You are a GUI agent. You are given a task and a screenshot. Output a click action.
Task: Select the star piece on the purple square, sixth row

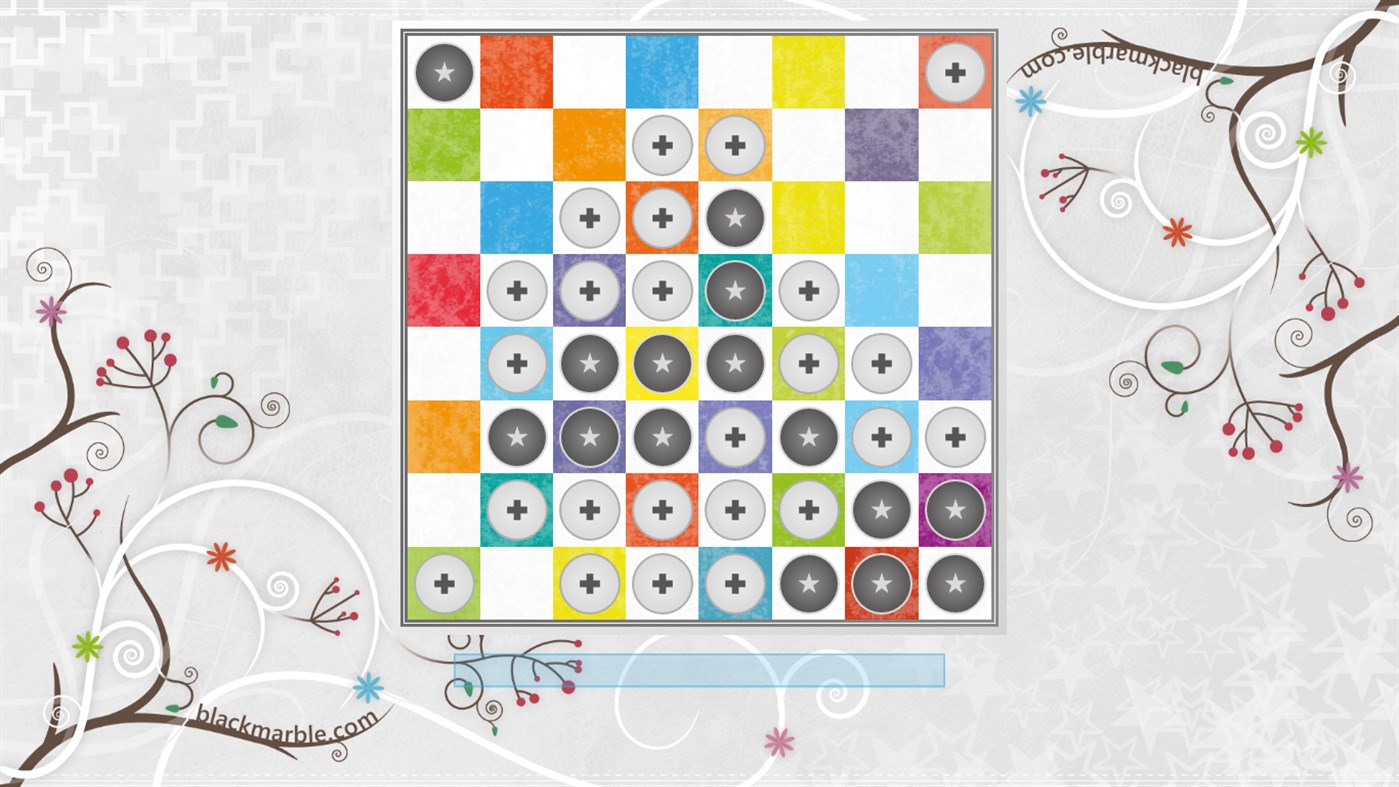pos(588,437)
